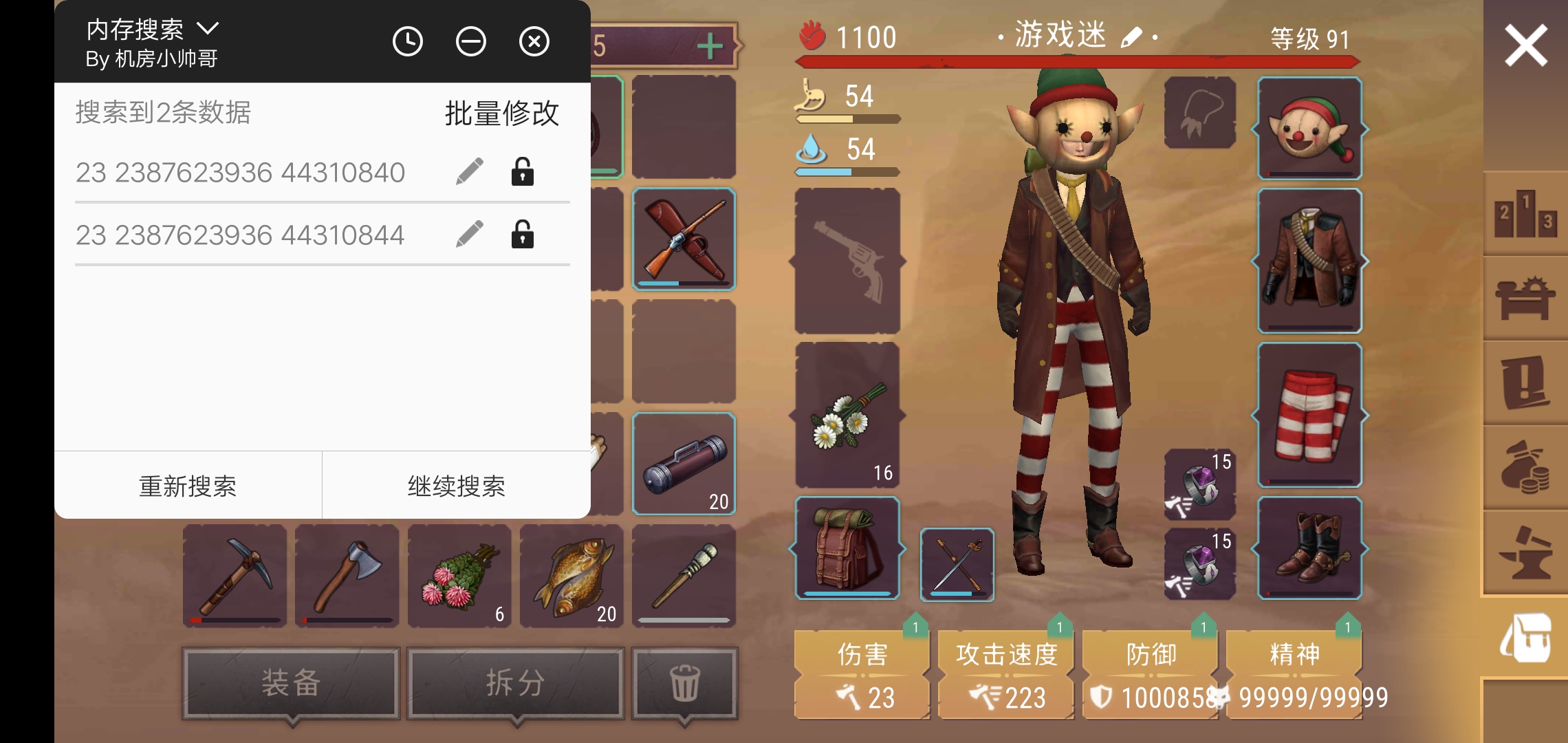Close the character inventory screen
Viewport: 1568px width, 743px height.
(1525, 45)
